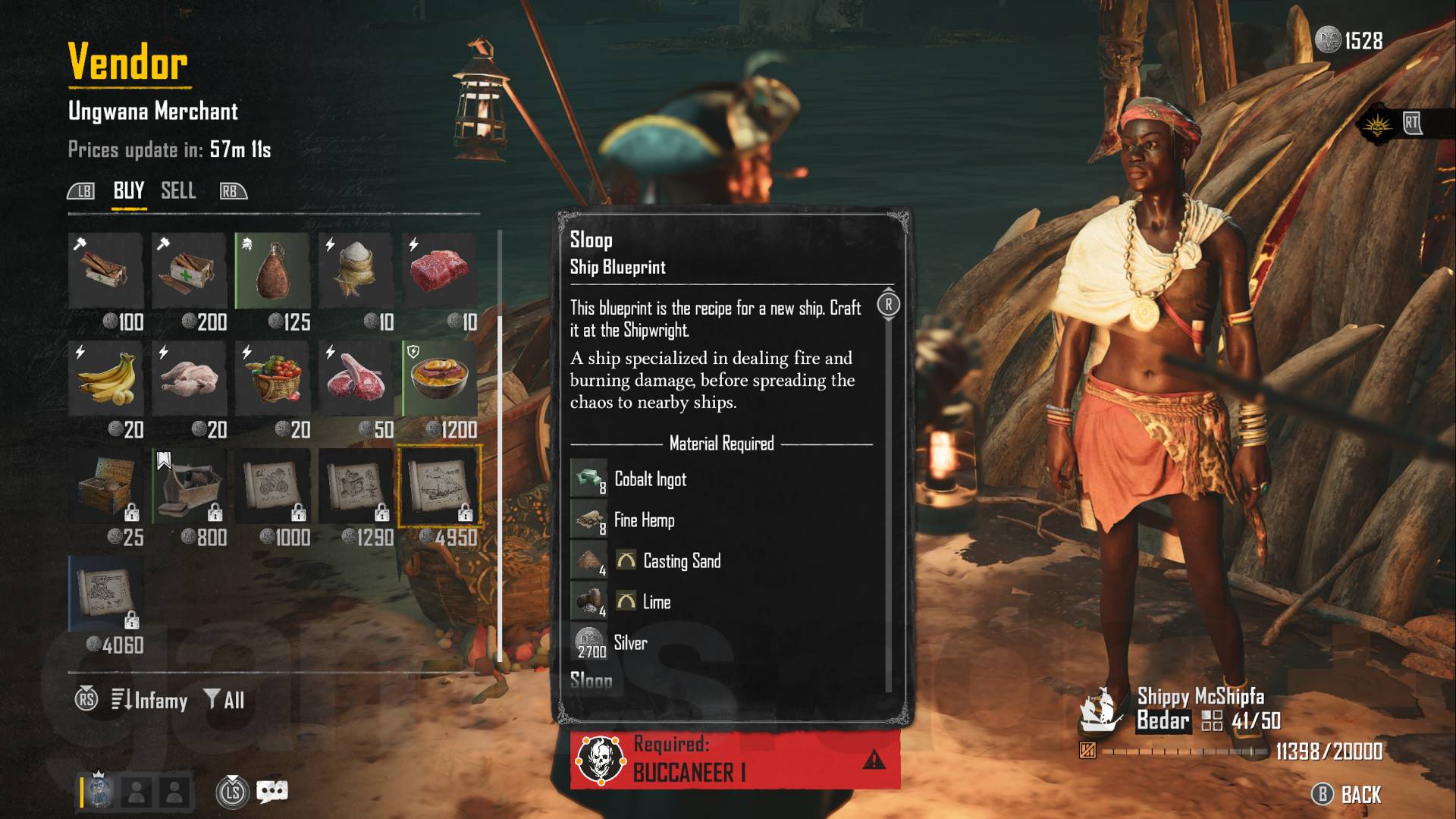Pick the cured ham priced 125
This screenshot has height=819, width=1456.
pyautogui.click(x=273, y=271)
